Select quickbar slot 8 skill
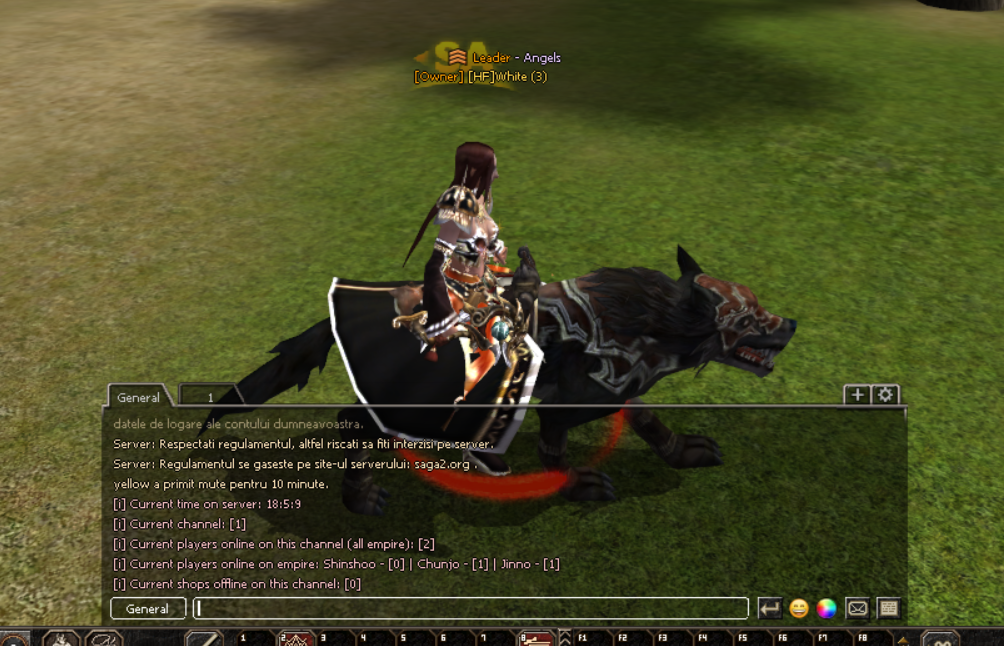This screenshot has width=1004, height=646. 536,639
